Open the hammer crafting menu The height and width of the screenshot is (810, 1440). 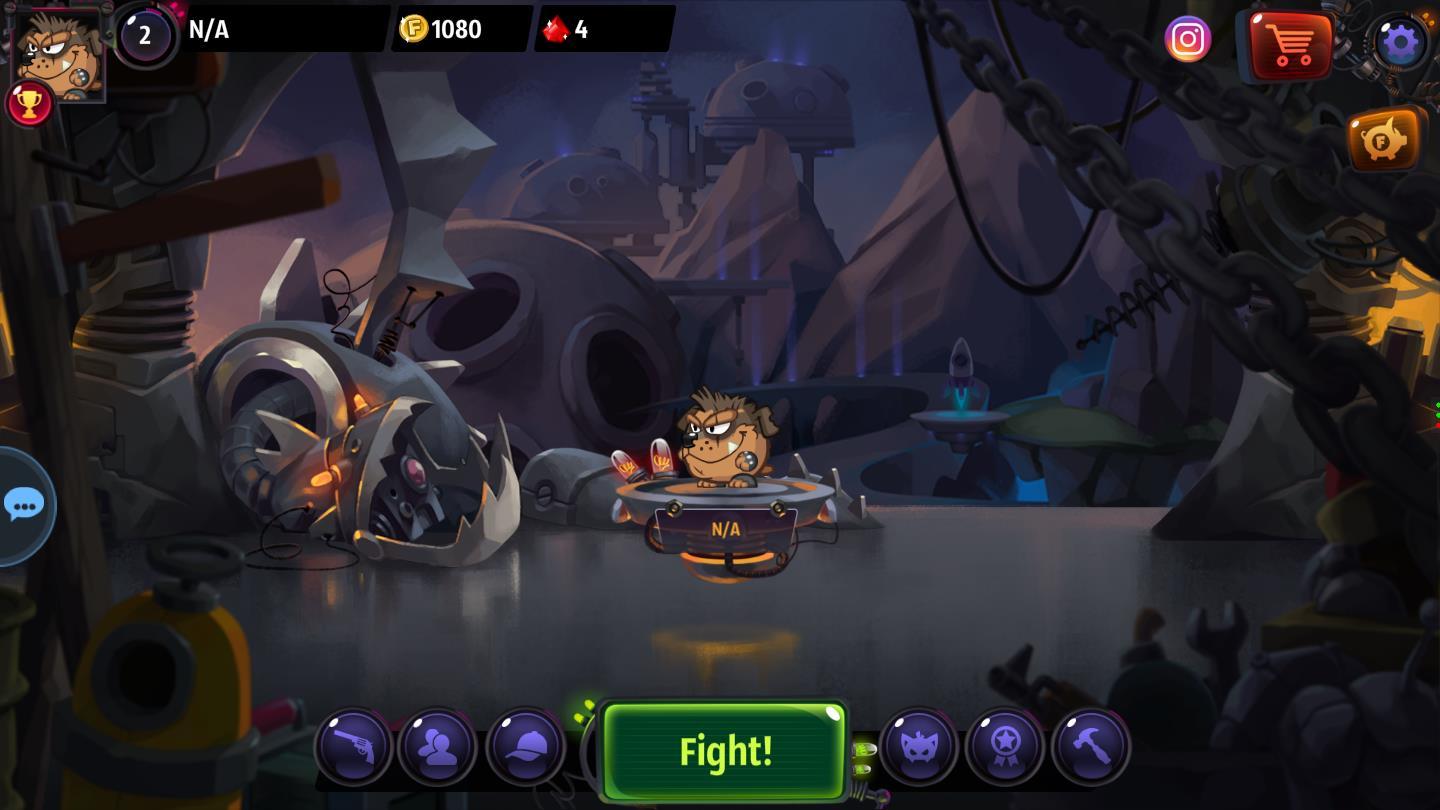tap(1091, 747)
